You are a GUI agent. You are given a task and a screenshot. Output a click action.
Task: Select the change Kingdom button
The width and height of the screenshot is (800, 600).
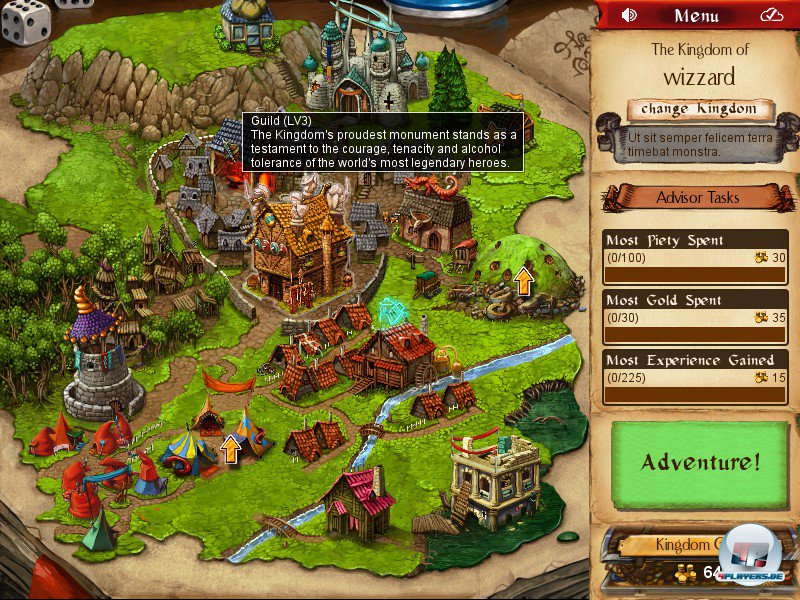point(702,109)
